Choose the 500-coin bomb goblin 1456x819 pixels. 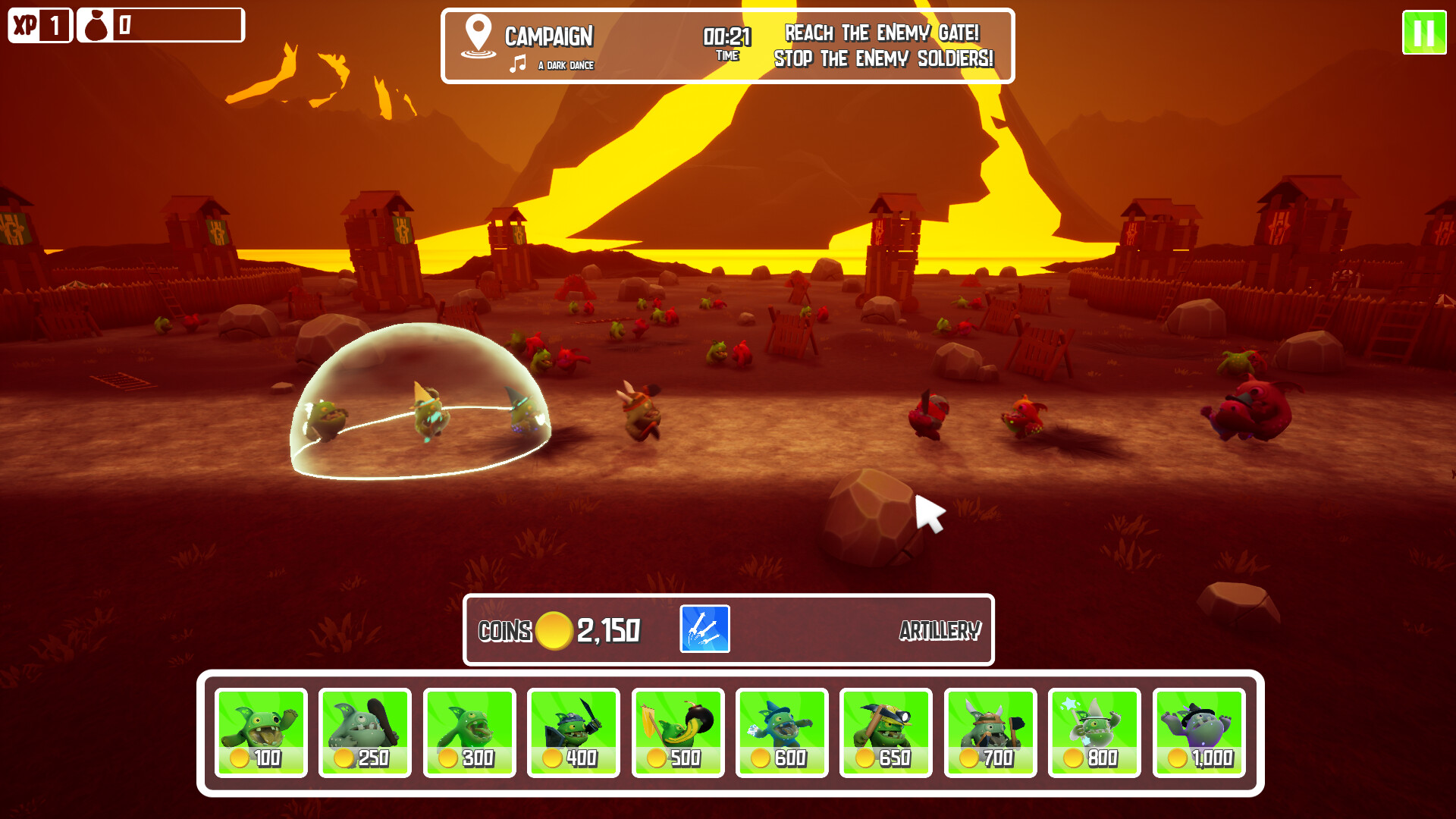[678, 733]
